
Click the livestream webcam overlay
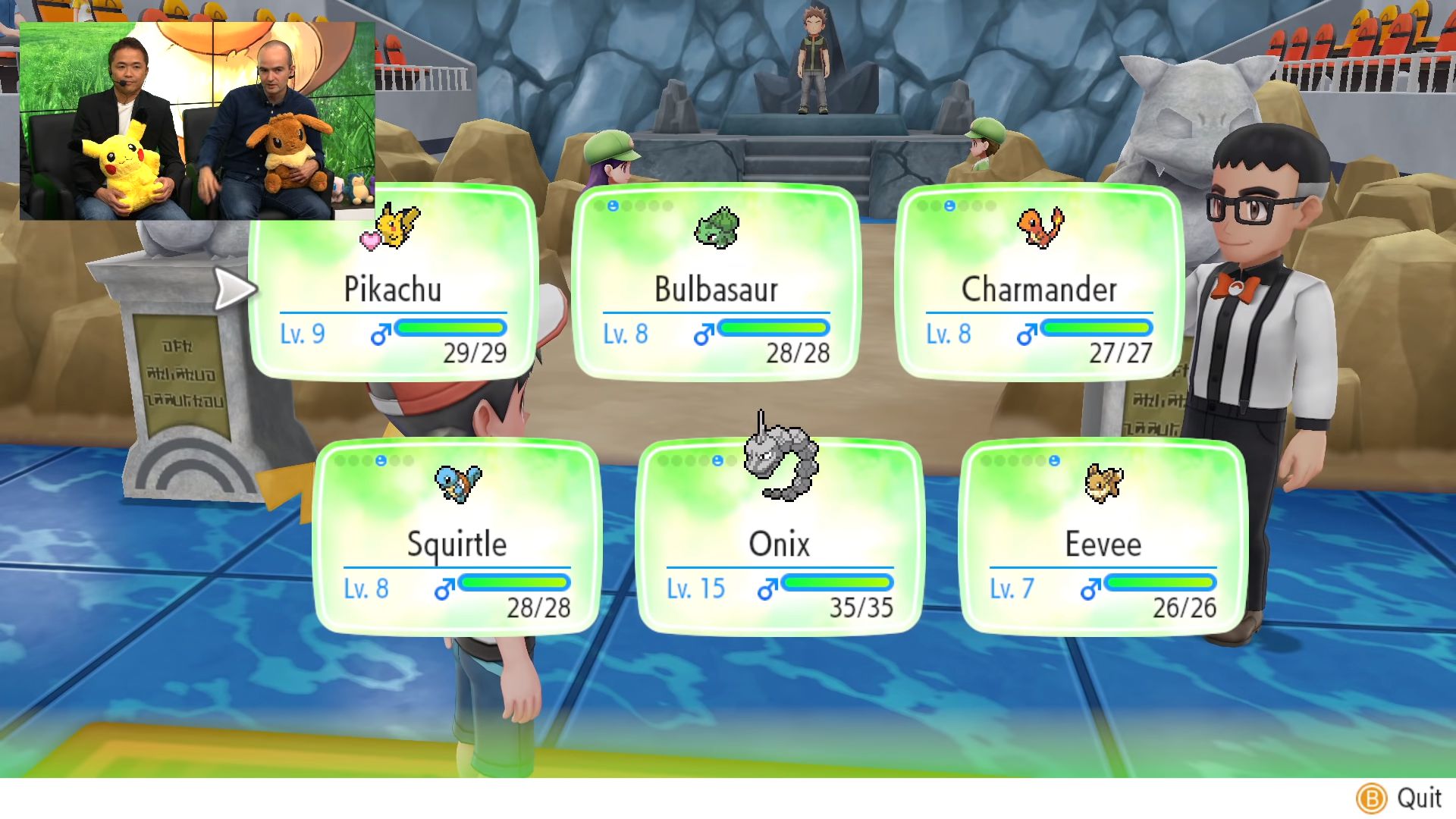coord(197,121)
